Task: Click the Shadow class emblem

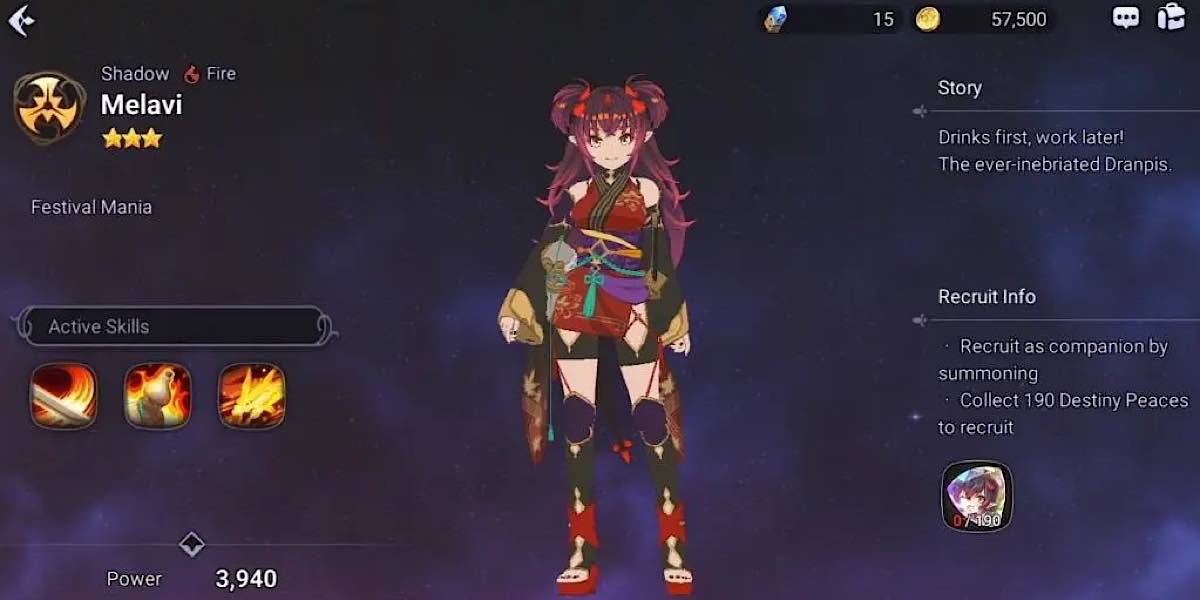Action: [x=48, y=106]
